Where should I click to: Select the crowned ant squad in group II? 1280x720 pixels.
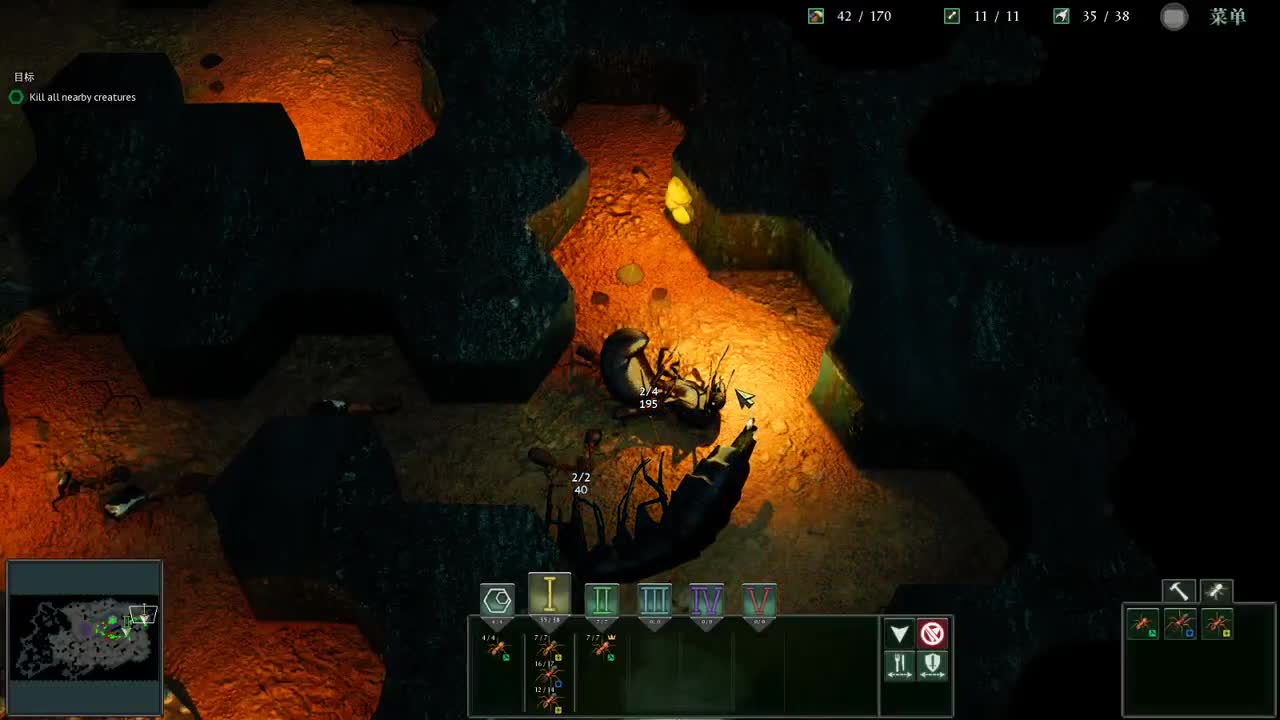pos(602,648)
